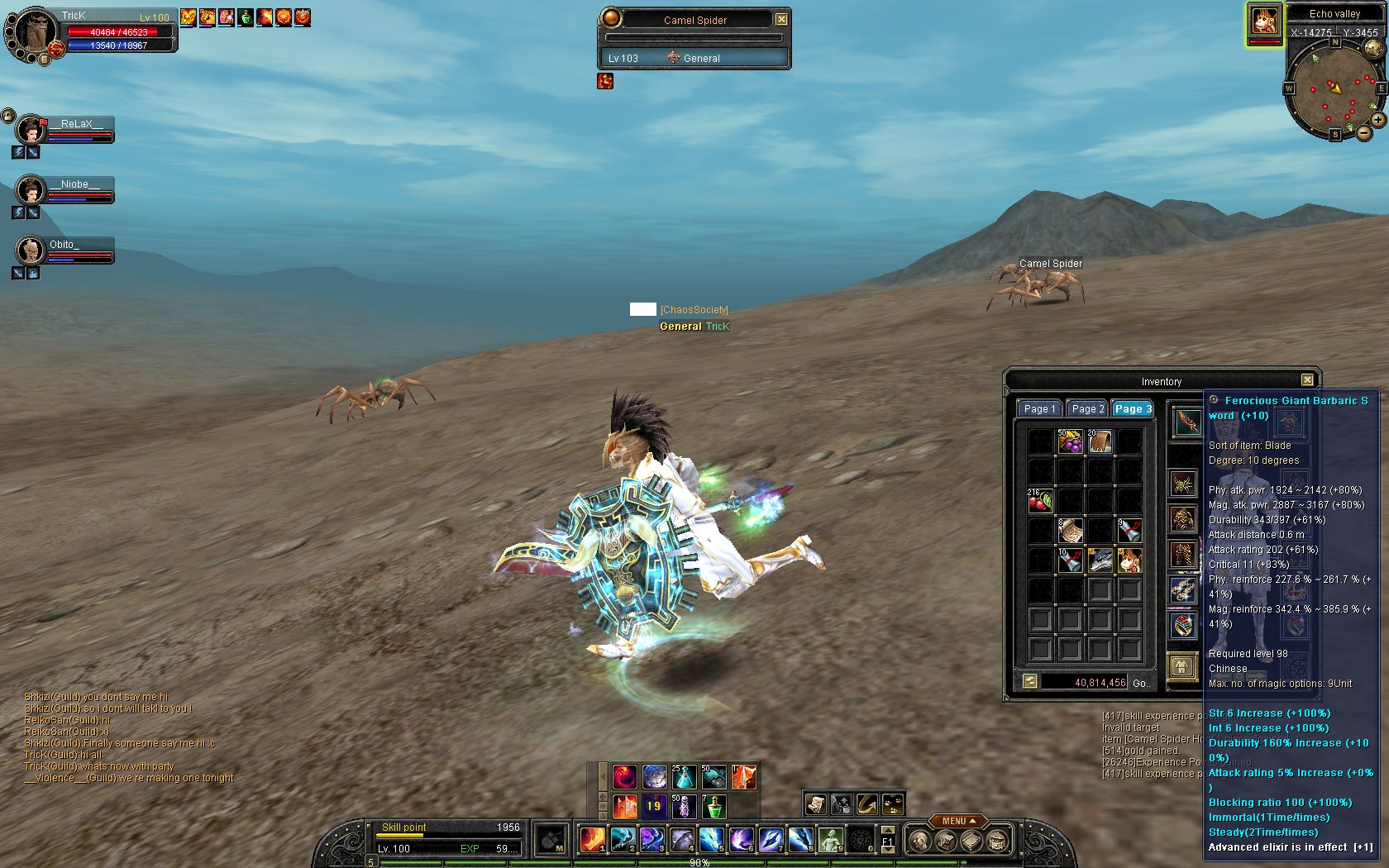This screenshot has width=1389, height=868.
Task: Select the equipped ruby ring slot
Action: coord(1183,625)
